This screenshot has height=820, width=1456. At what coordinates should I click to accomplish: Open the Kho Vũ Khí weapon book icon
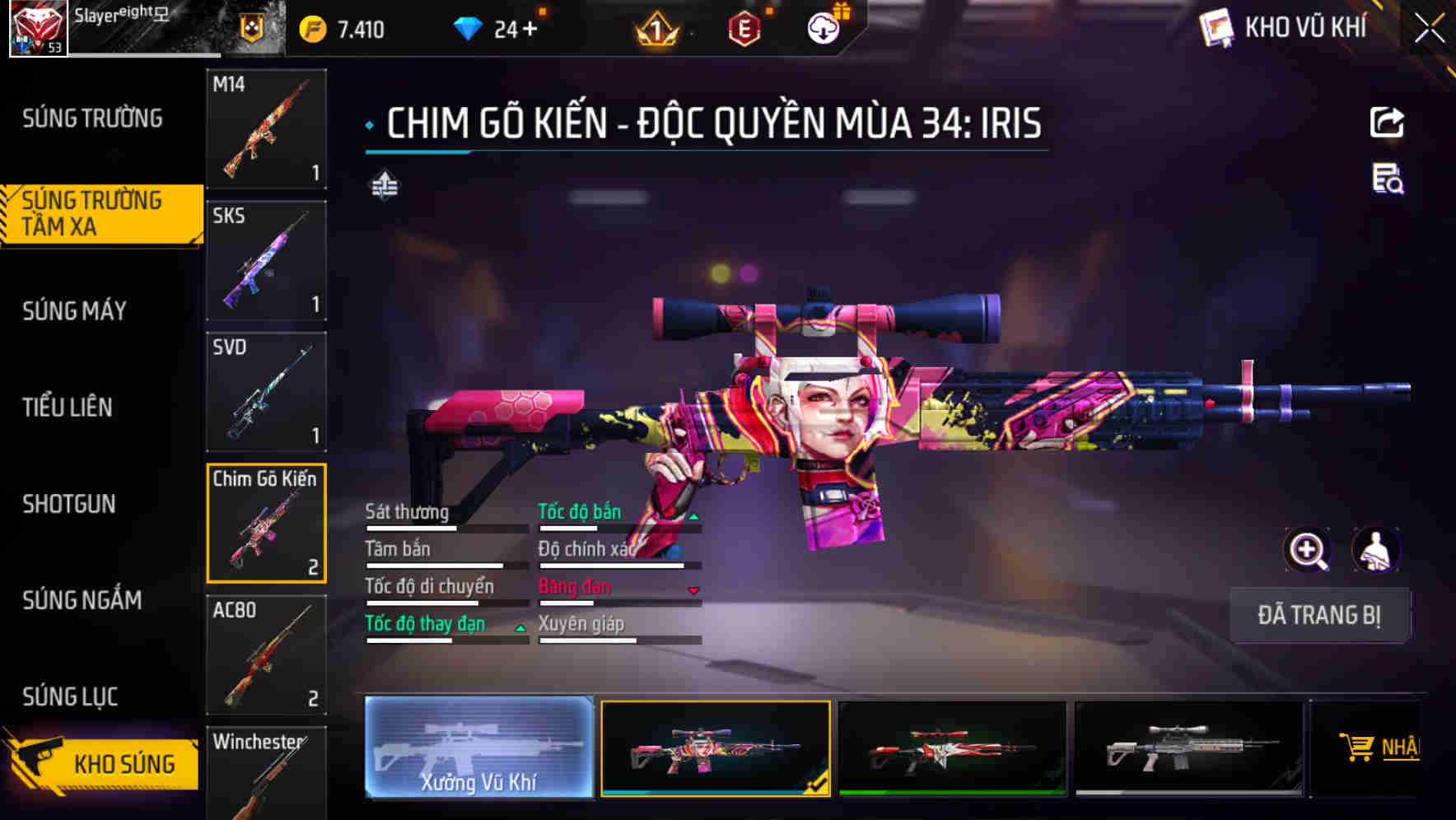tap(1216, 26)
